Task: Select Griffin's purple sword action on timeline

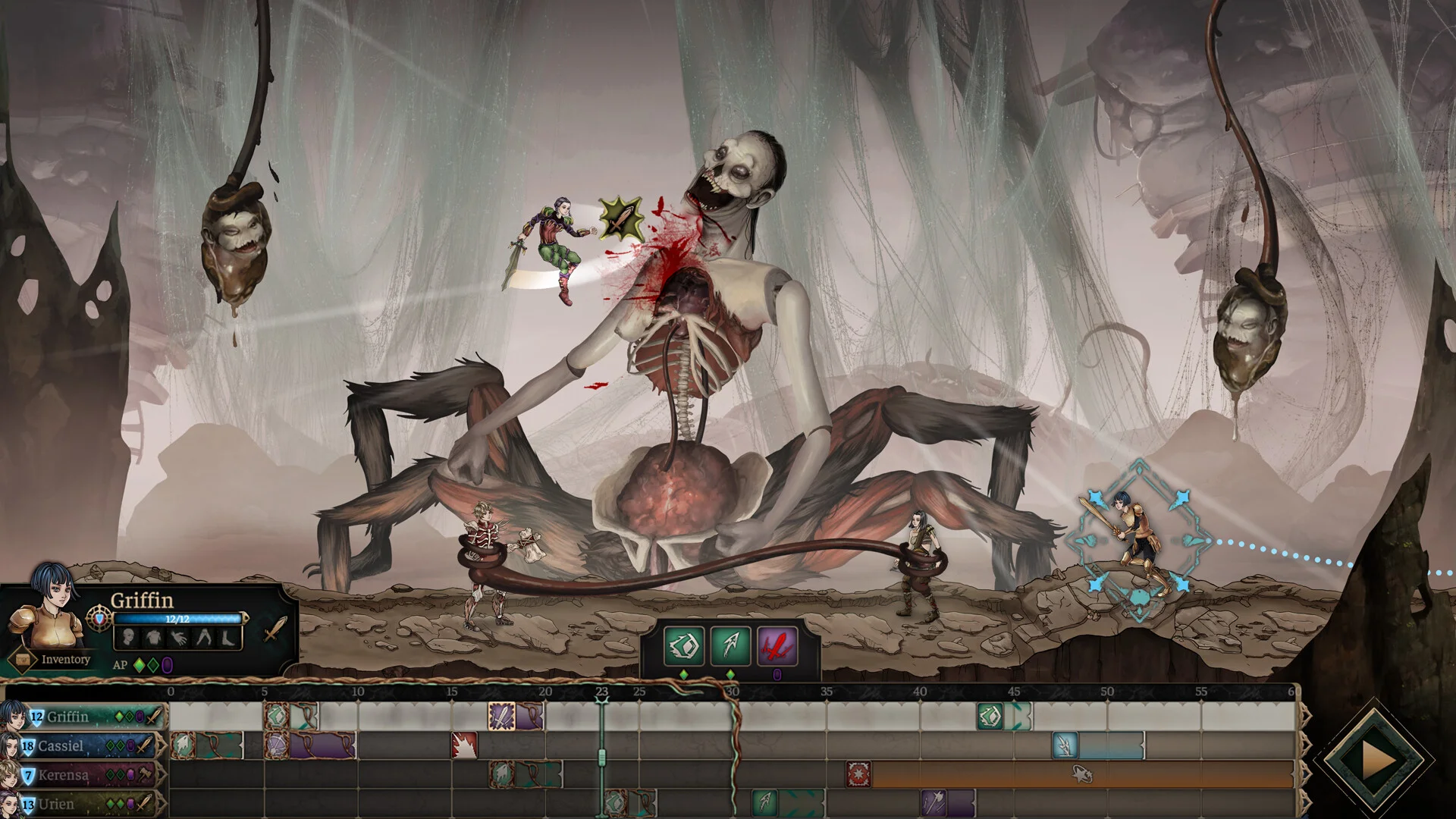Action: tap(502, 716)
